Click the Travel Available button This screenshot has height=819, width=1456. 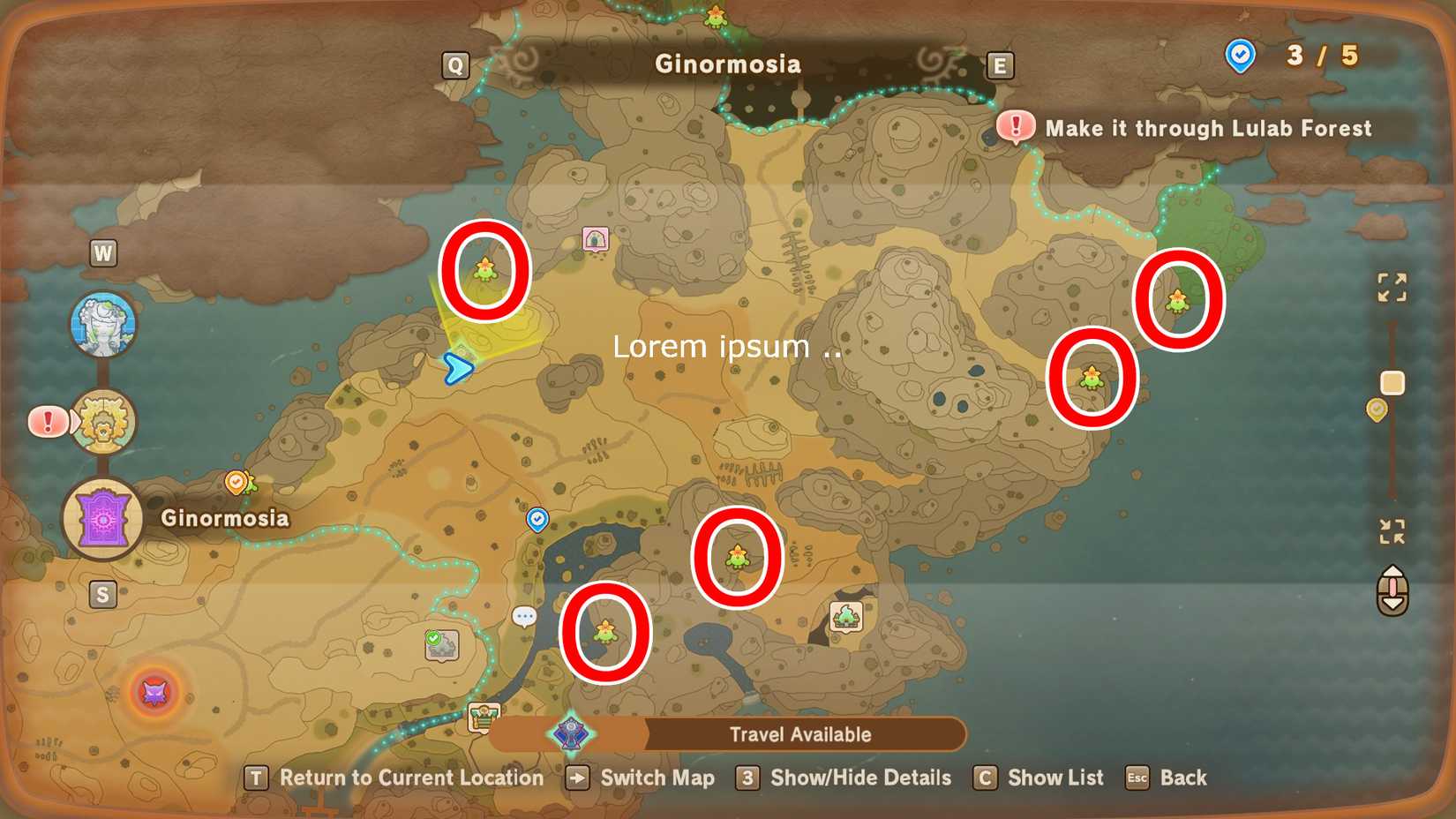click(x=799, y=733)
